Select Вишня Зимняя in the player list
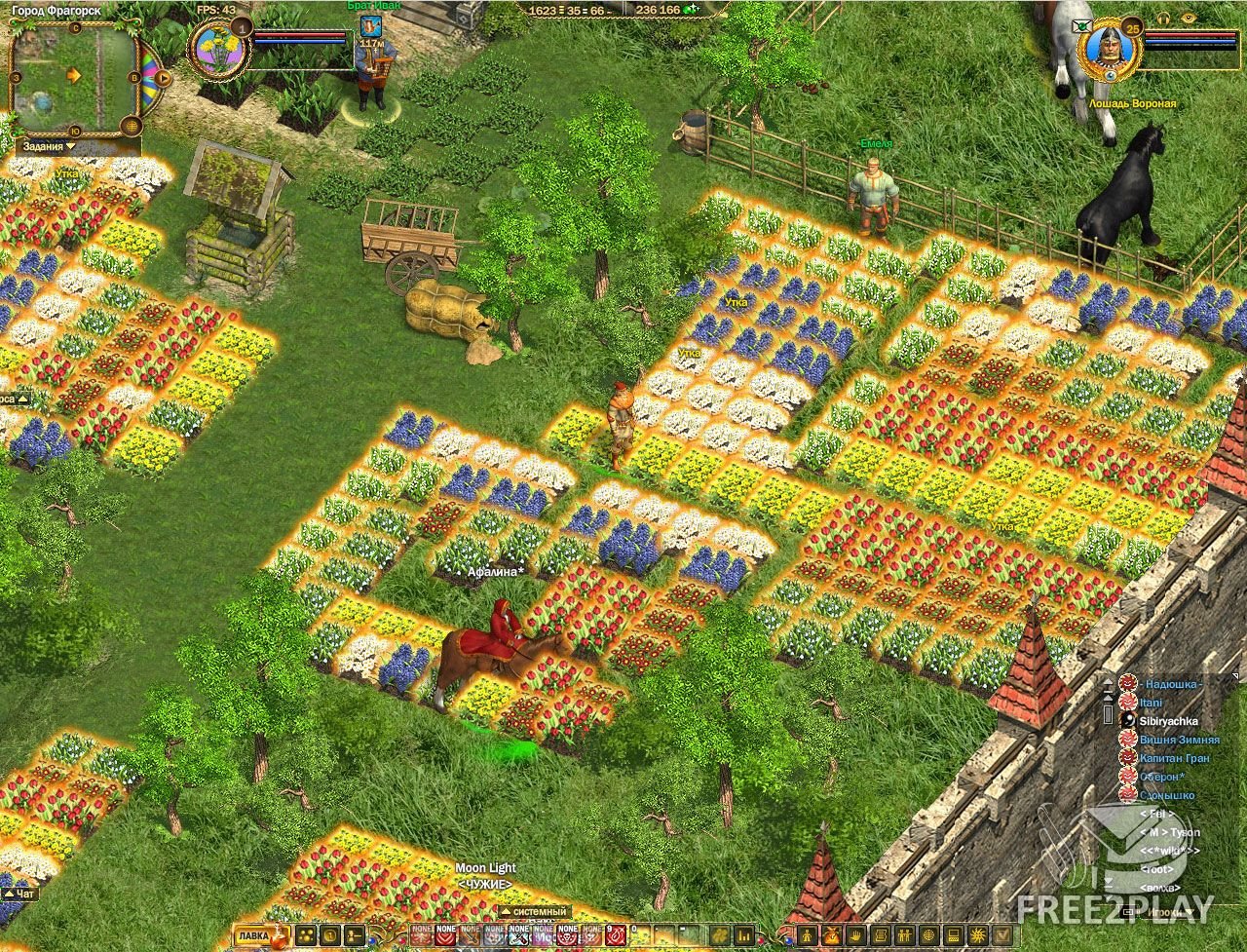Screen dimensions: 1247x952 [x=1179, y=740]
